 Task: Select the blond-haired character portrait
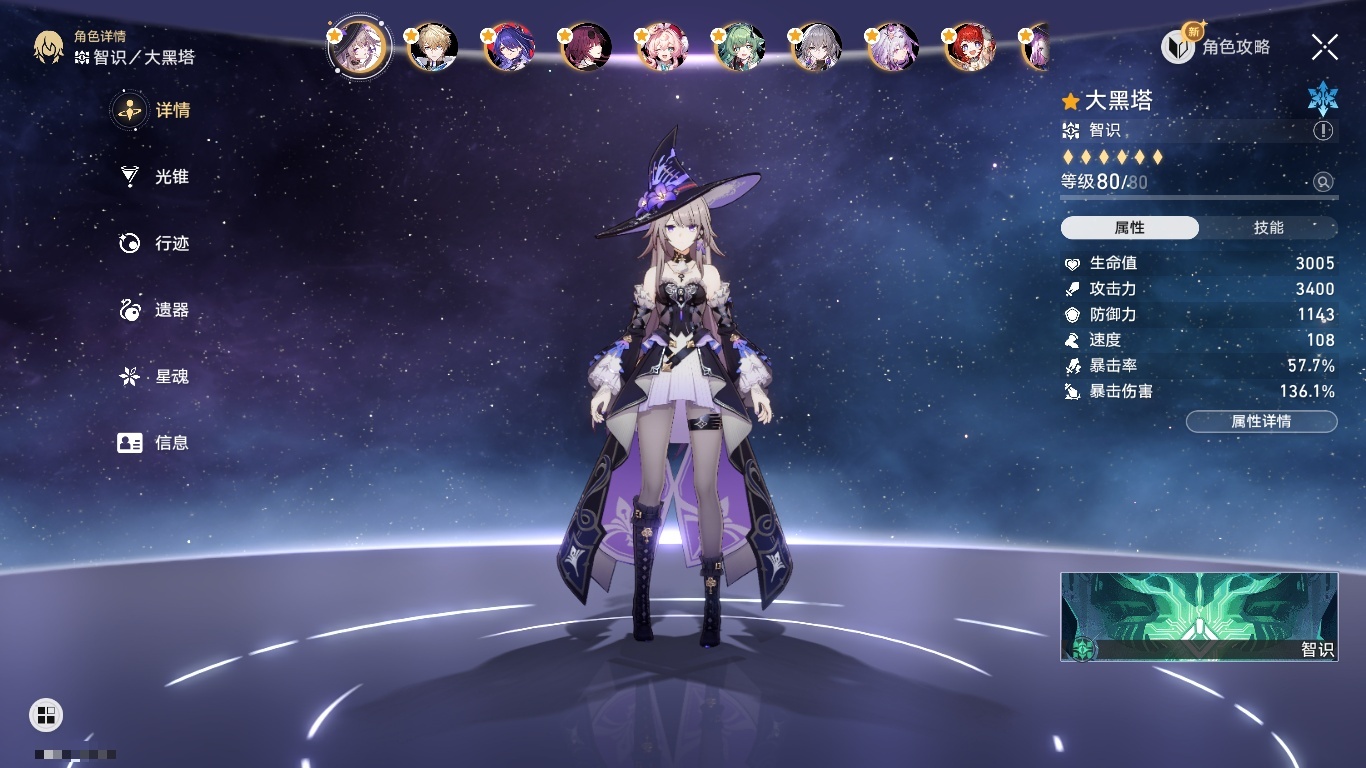click(x=435, y=47)
